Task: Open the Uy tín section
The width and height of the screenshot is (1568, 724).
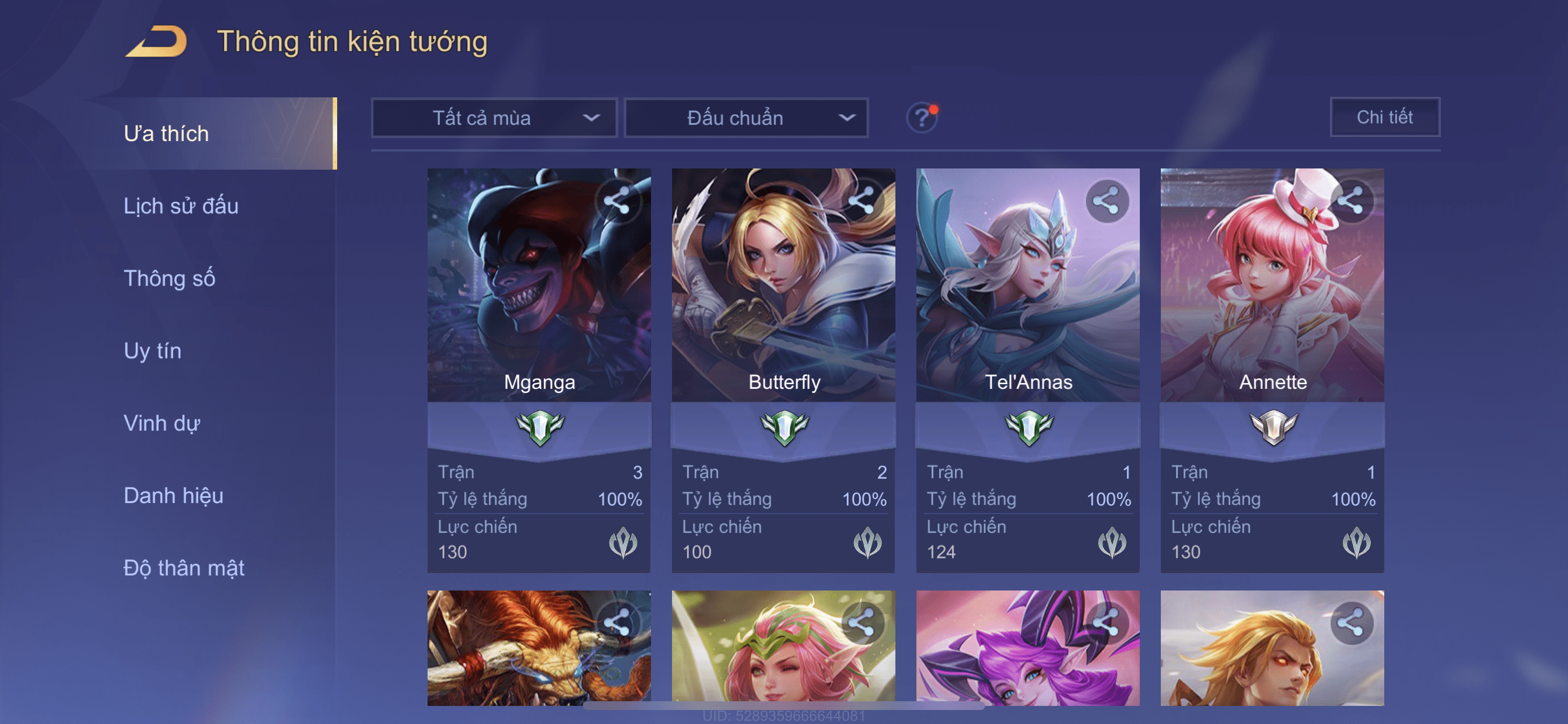Action: (x=152, y=350)
